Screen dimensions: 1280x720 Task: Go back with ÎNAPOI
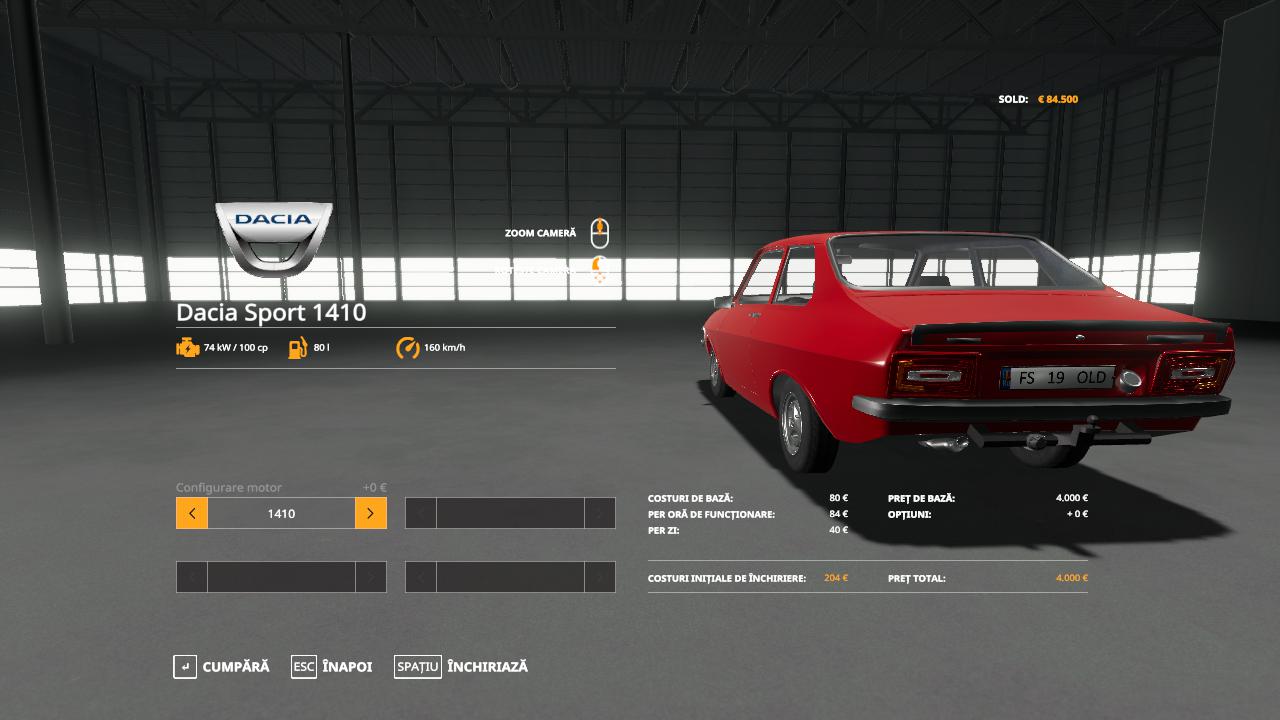(332, 667)
